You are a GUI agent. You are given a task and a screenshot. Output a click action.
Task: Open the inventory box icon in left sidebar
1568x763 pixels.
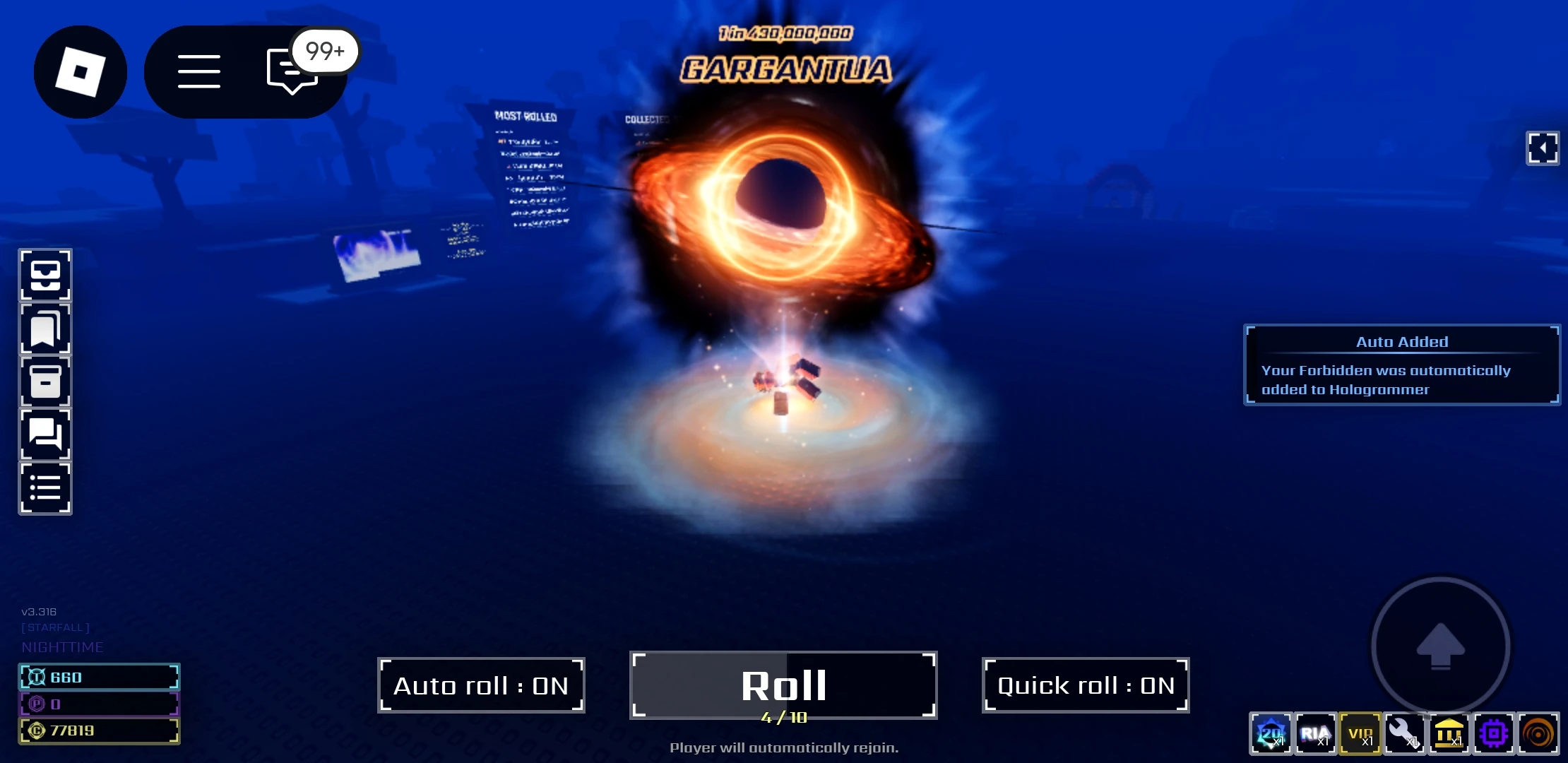point(44,275)
